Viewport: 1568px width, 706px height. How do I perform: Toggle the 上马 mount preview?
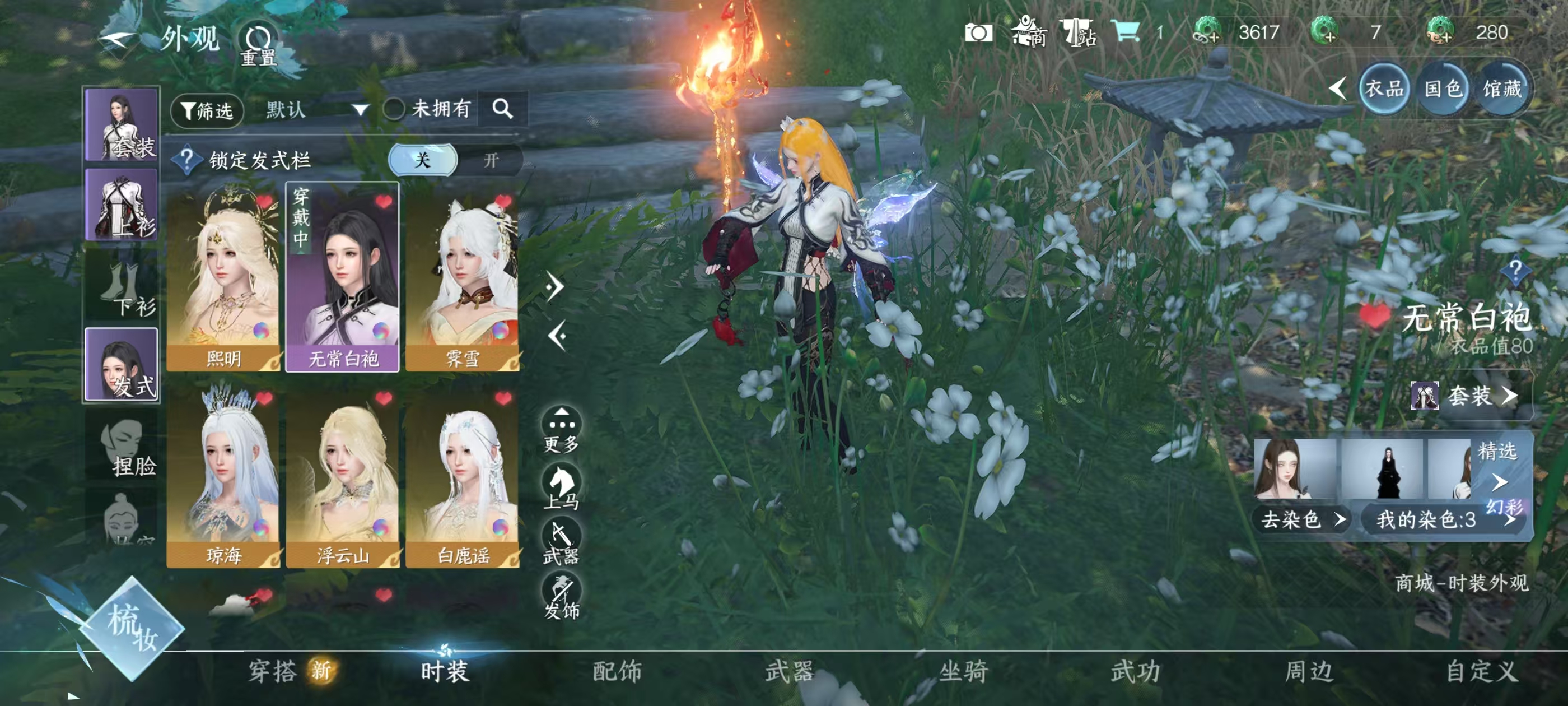pyautogui.click(x=561, y=485)
